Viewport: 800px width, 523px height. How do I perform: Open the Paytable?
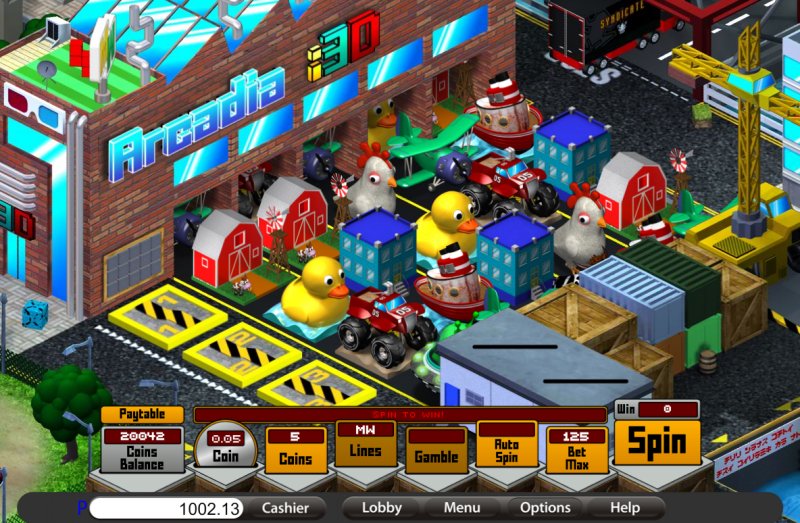tap(141, 414)
